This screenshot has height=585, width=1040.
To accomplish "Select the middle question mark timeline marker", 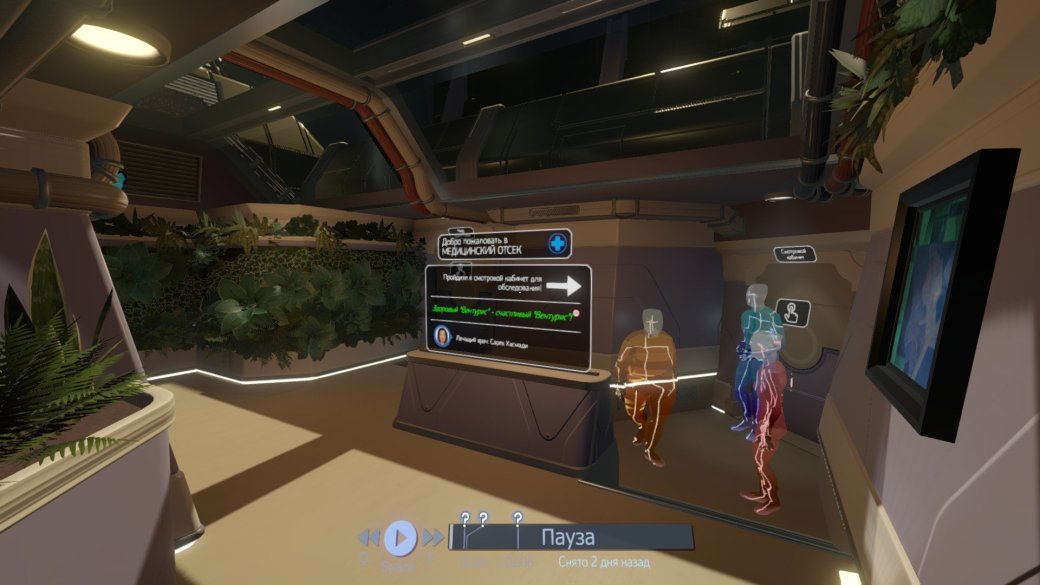I will click(483, 518).
